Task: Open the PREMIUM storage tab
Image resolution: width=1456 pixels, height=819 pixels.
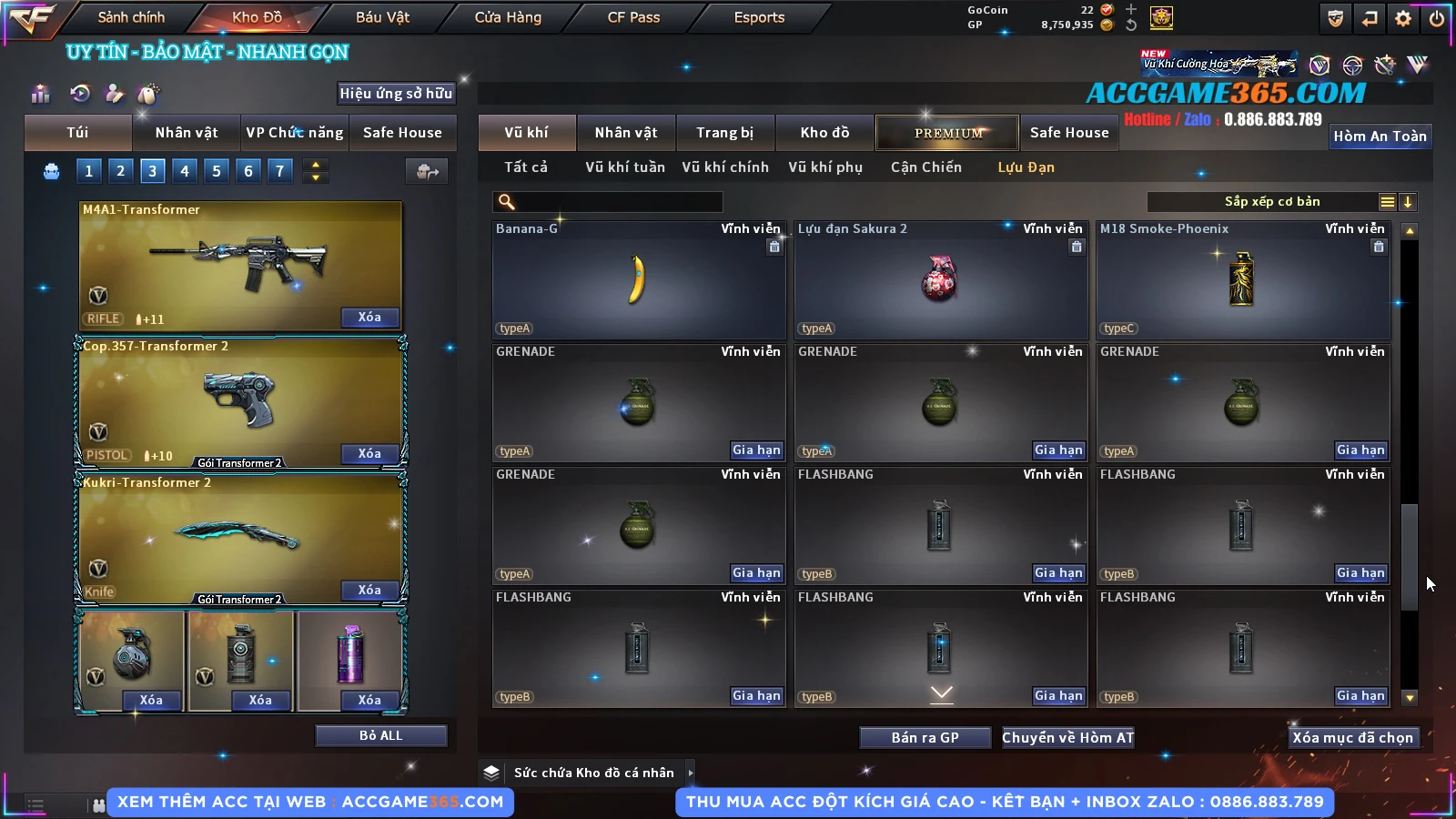Action: [x=947, y=133]
